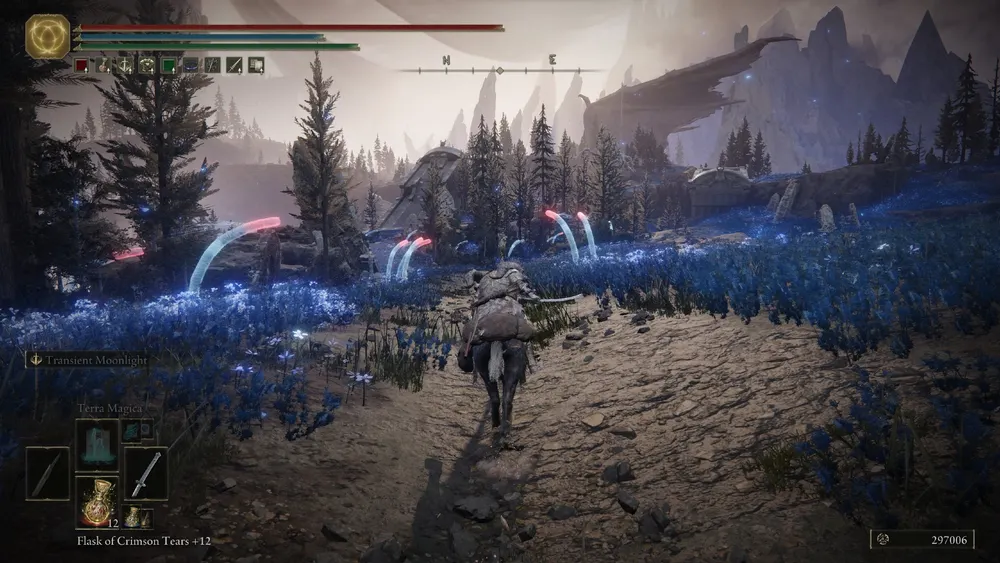Click the golden rune emblem at top-left

[x=47, y=36]
